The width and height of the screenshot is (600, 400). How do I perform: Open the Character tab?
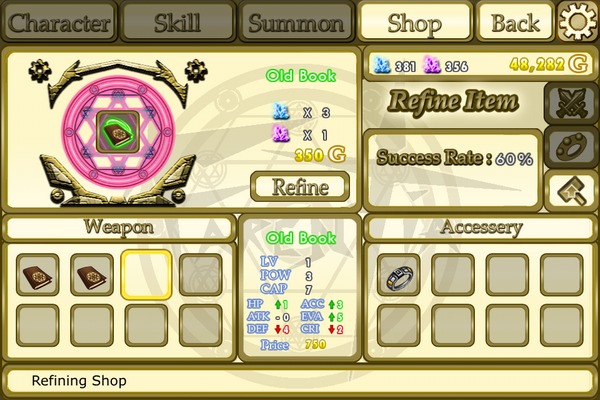tap(59, 22)
